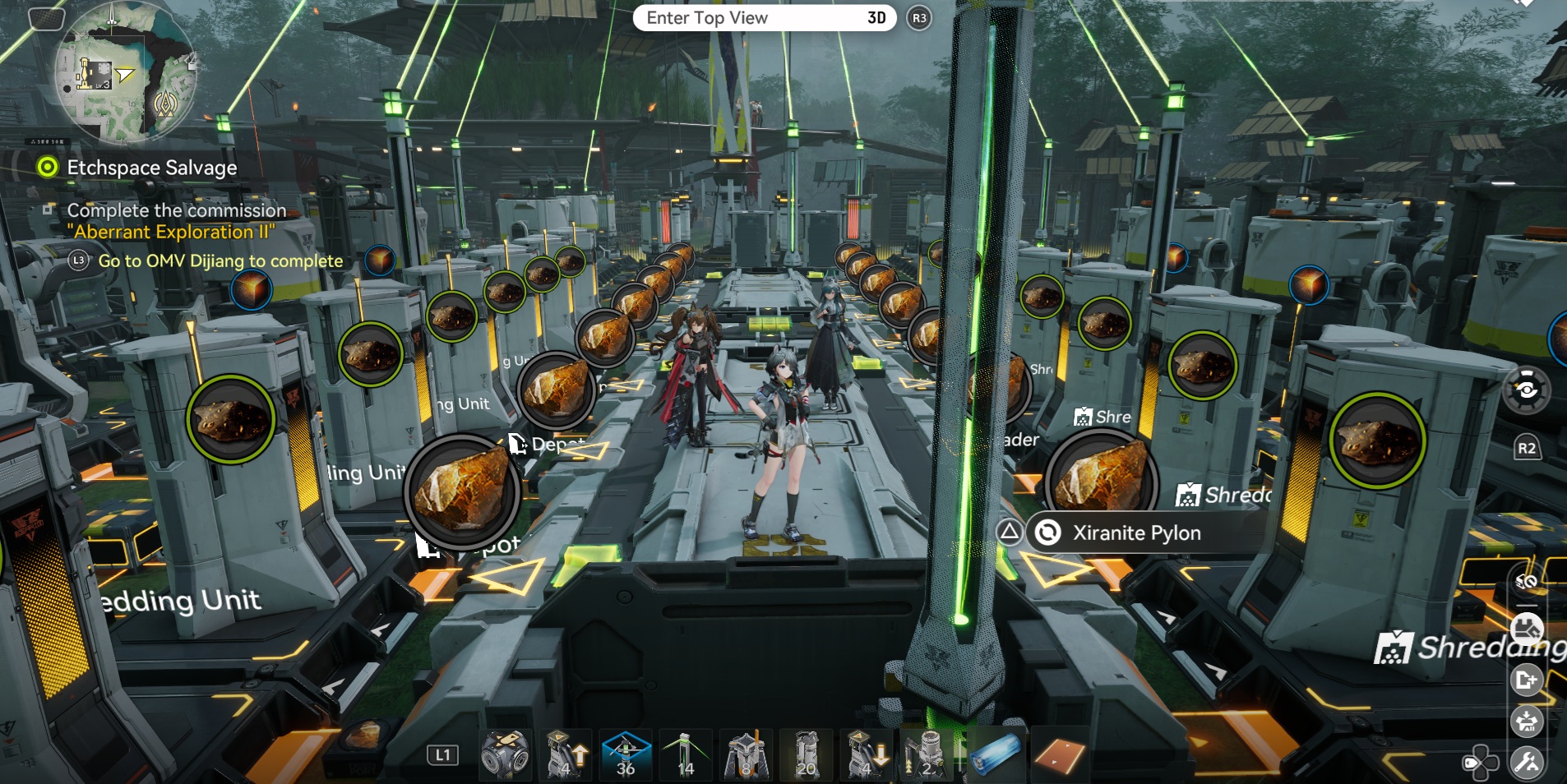This screenshot has width=1567, height=784.
Task: Select the hotbar slot showing 2
Action: (x=927, y=754)
